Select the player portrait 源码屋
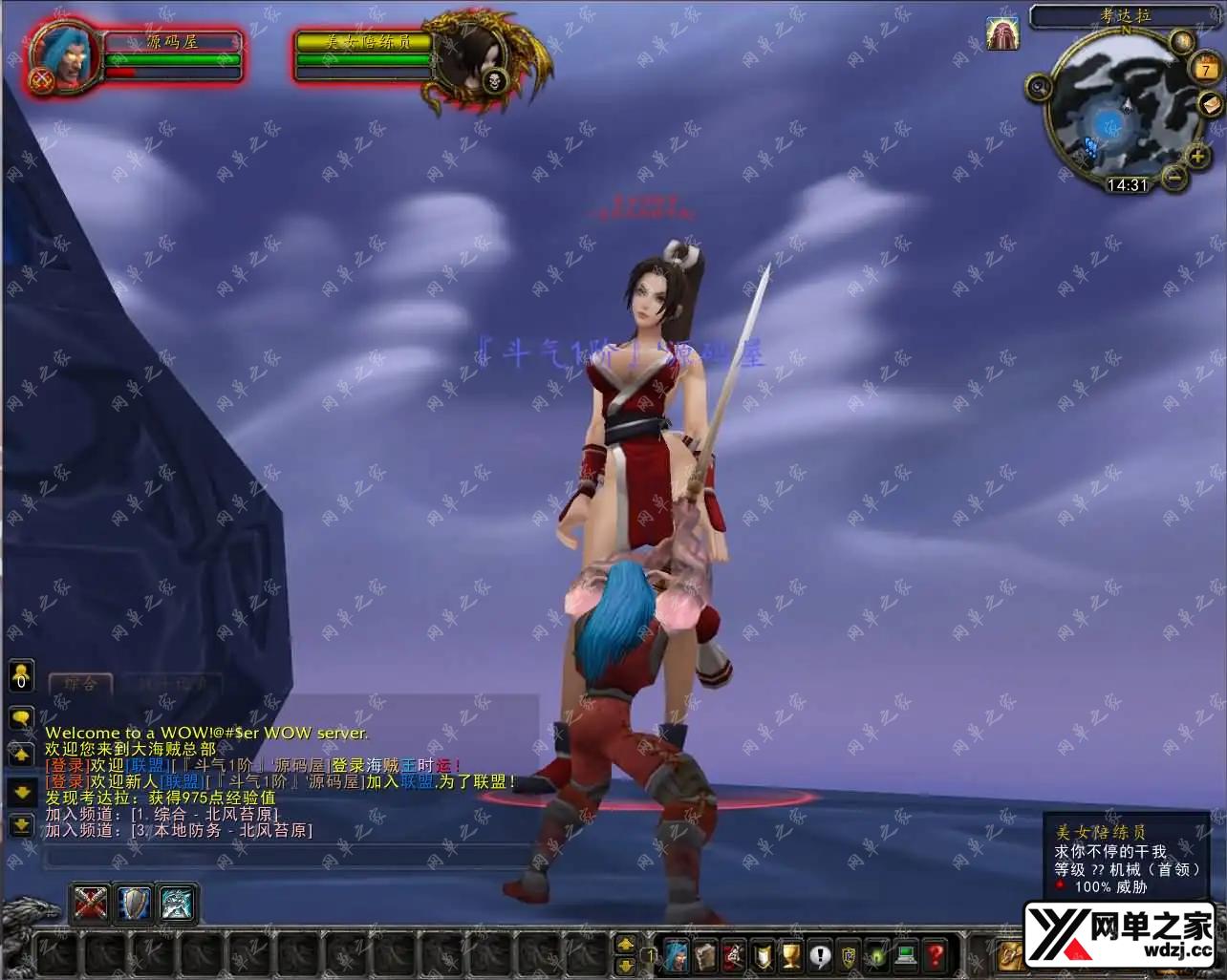The height and width of the screenshot is (980, 1227). [x=66, y=57]
